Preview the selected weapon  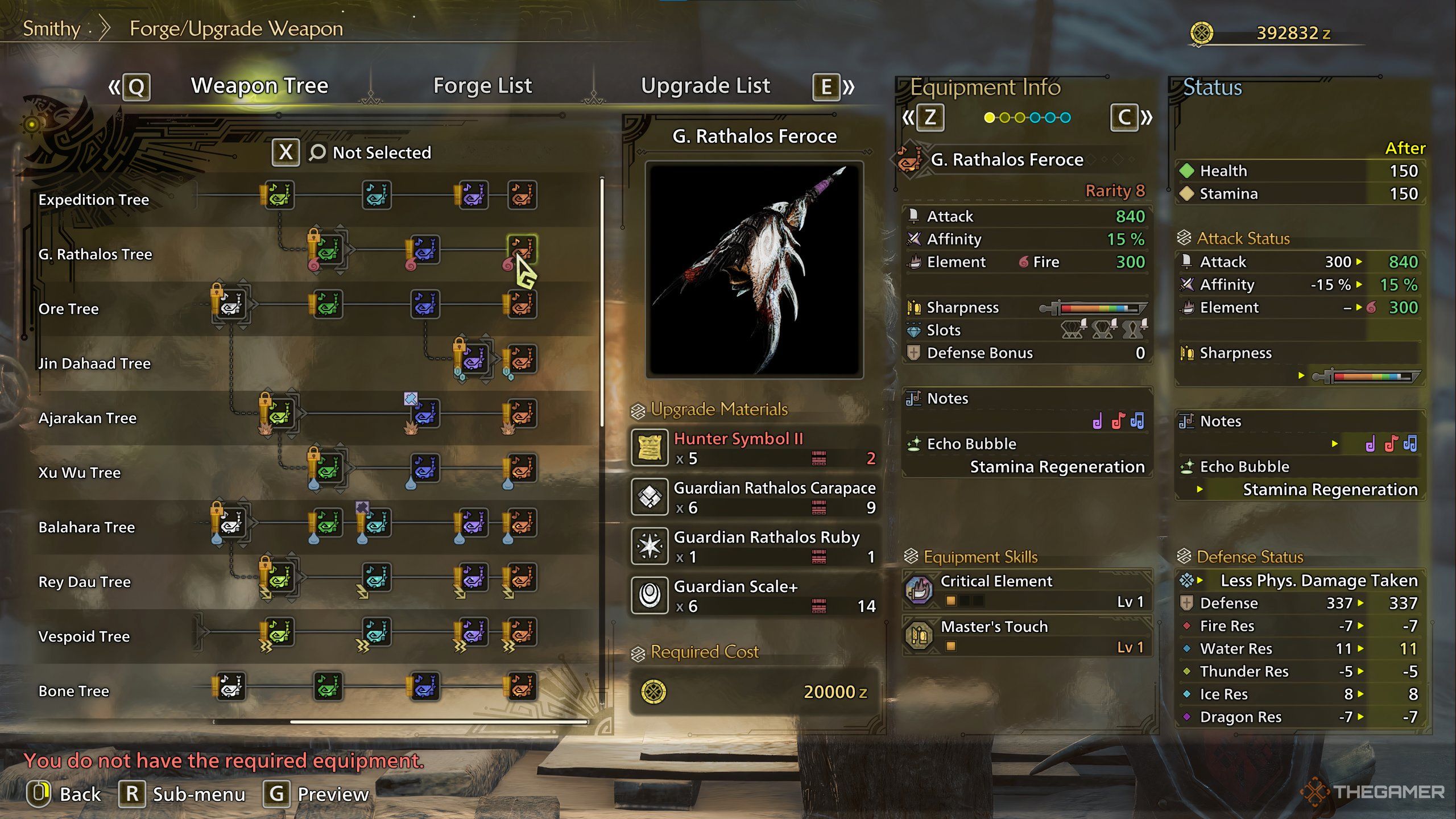[x=316, y=794]
